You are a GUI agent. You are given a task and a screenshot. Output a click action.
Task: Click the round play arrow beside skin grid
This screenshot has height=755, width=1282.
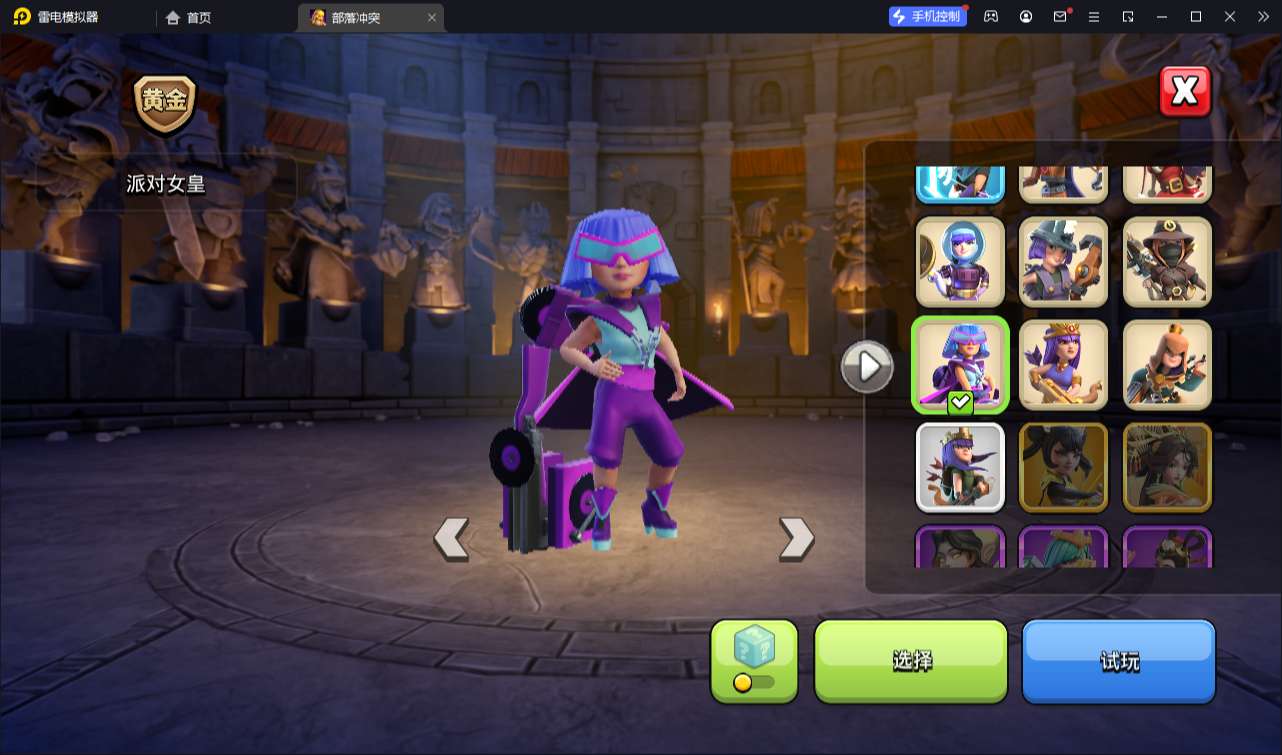point(867,367)
